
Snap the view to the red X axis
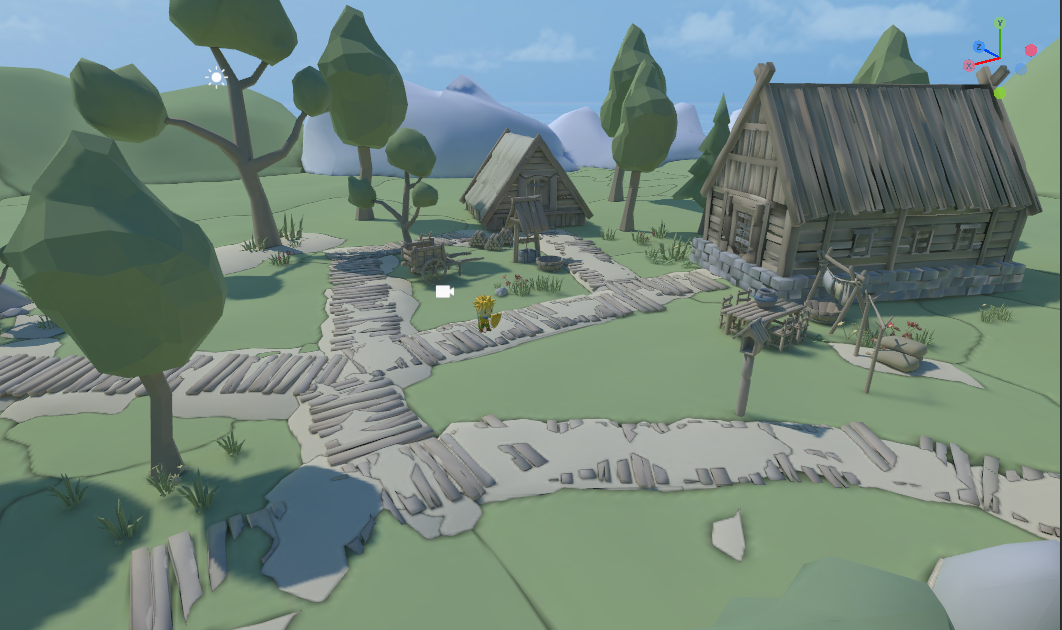click(969, 65)
